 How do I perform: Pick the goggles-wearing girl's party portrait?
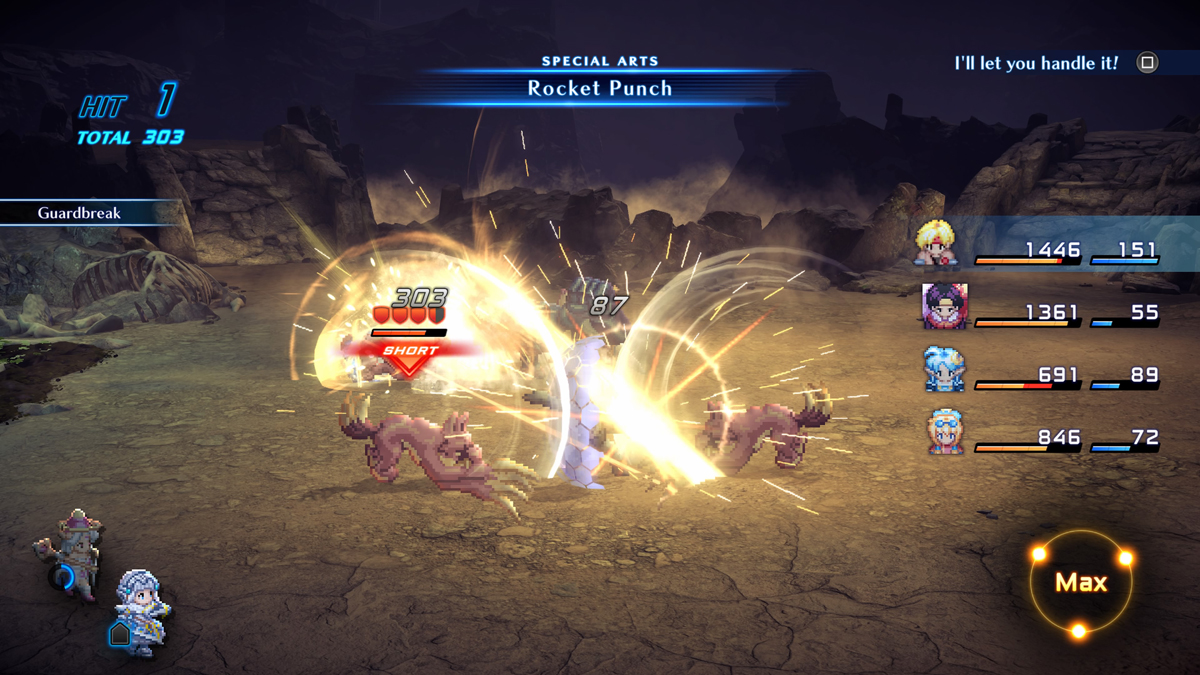click(944, 432)
